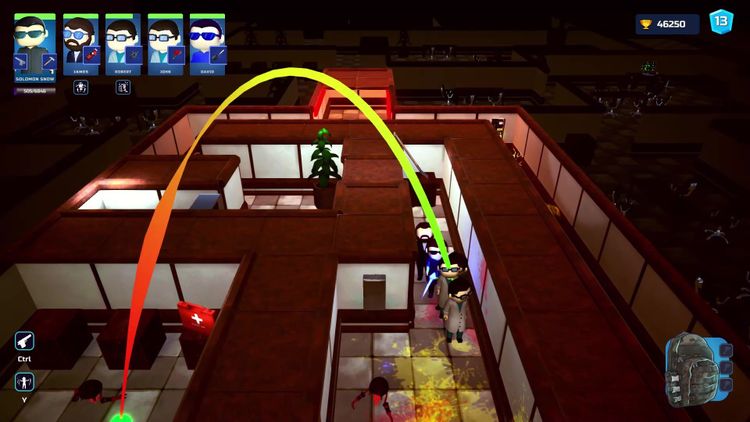750x422 pixels.
Task: Activate the status icon below Robert's portrait
Action: point(123,87)
